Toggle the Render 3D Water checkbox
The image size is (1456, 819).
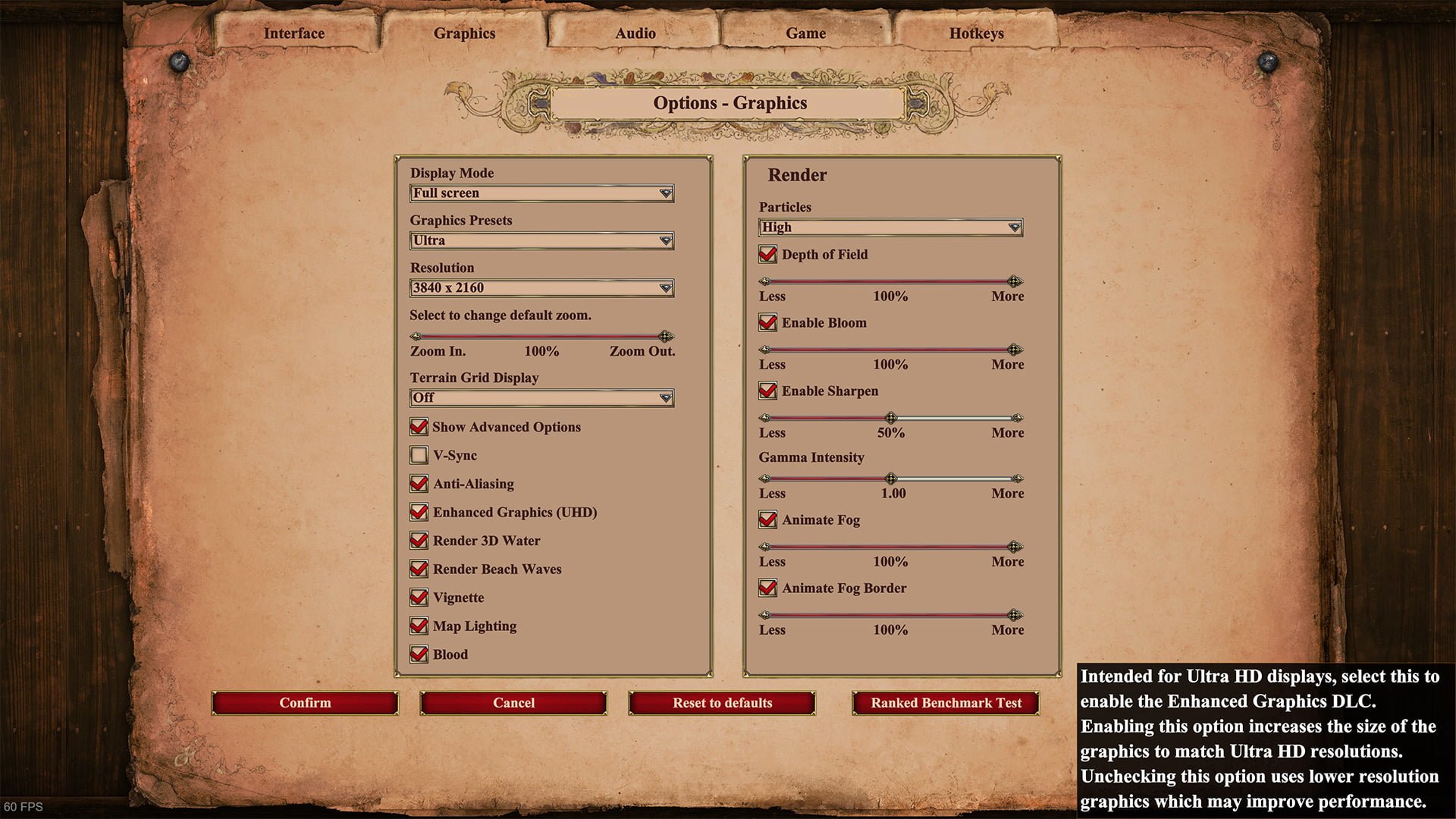[x=419, y=541]
